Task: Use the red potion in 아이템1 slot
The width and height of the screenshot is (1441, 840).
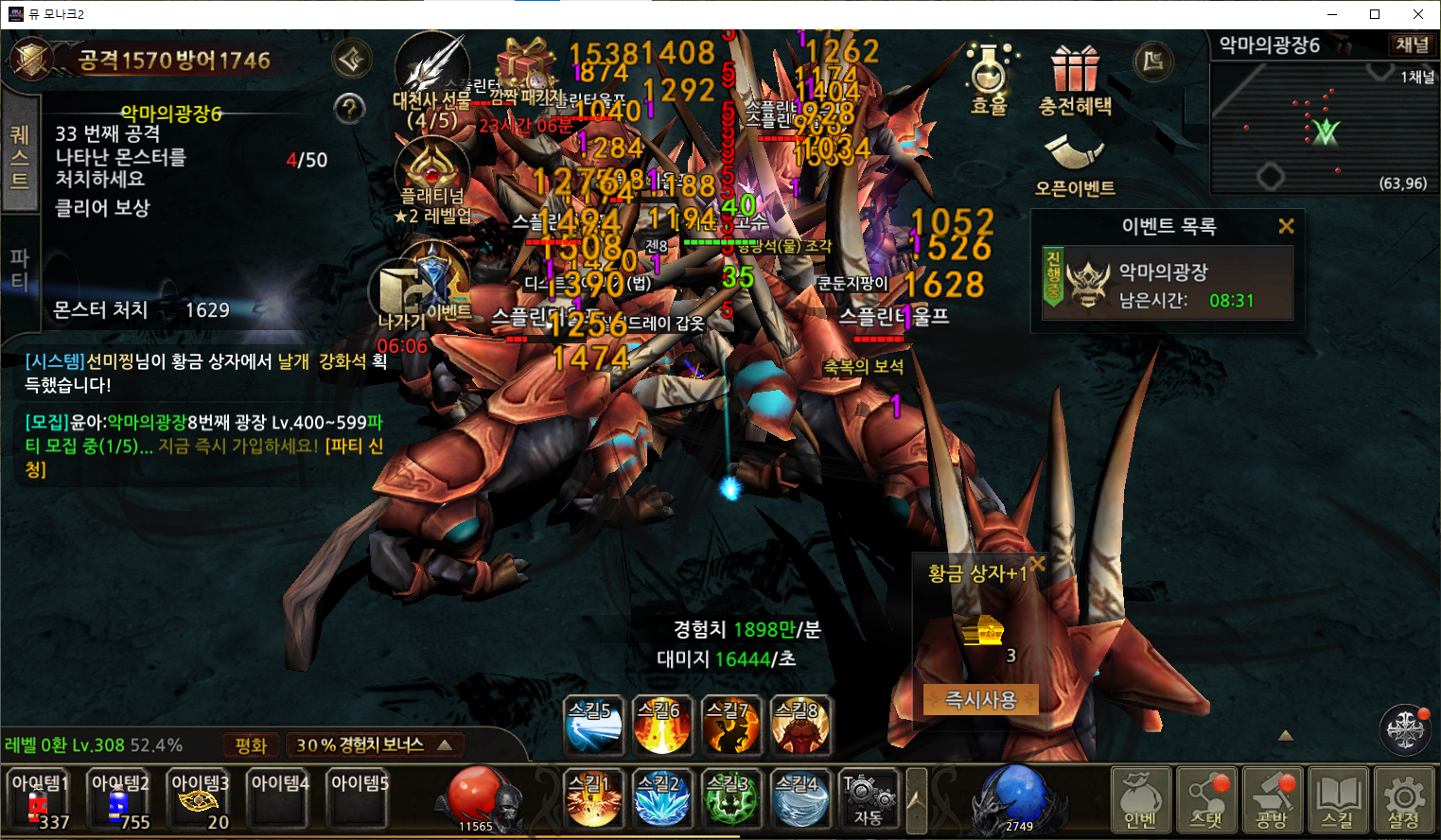Action: [40, 802]
